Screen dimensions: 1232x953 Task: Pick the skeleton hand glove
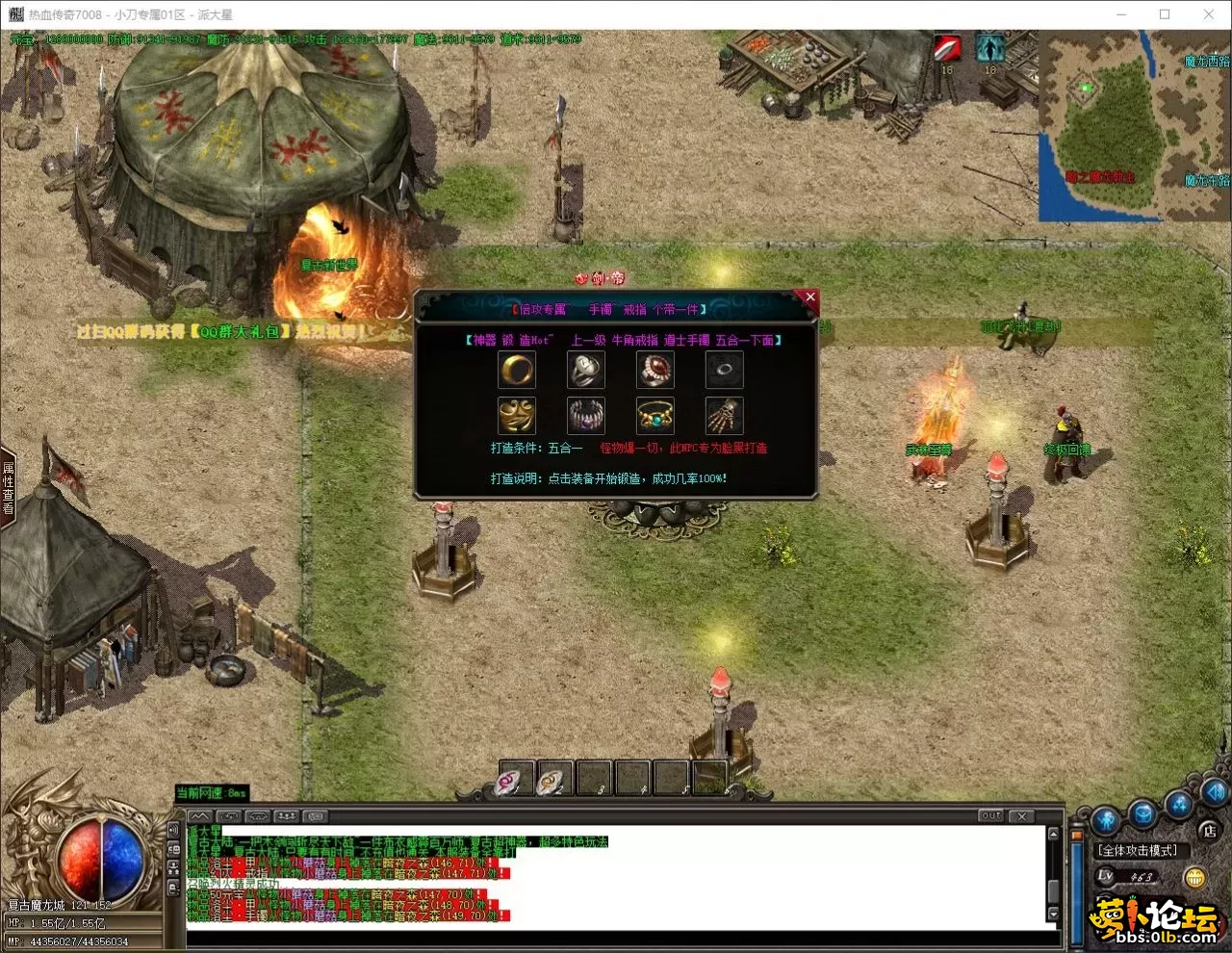tap(724, 416)
